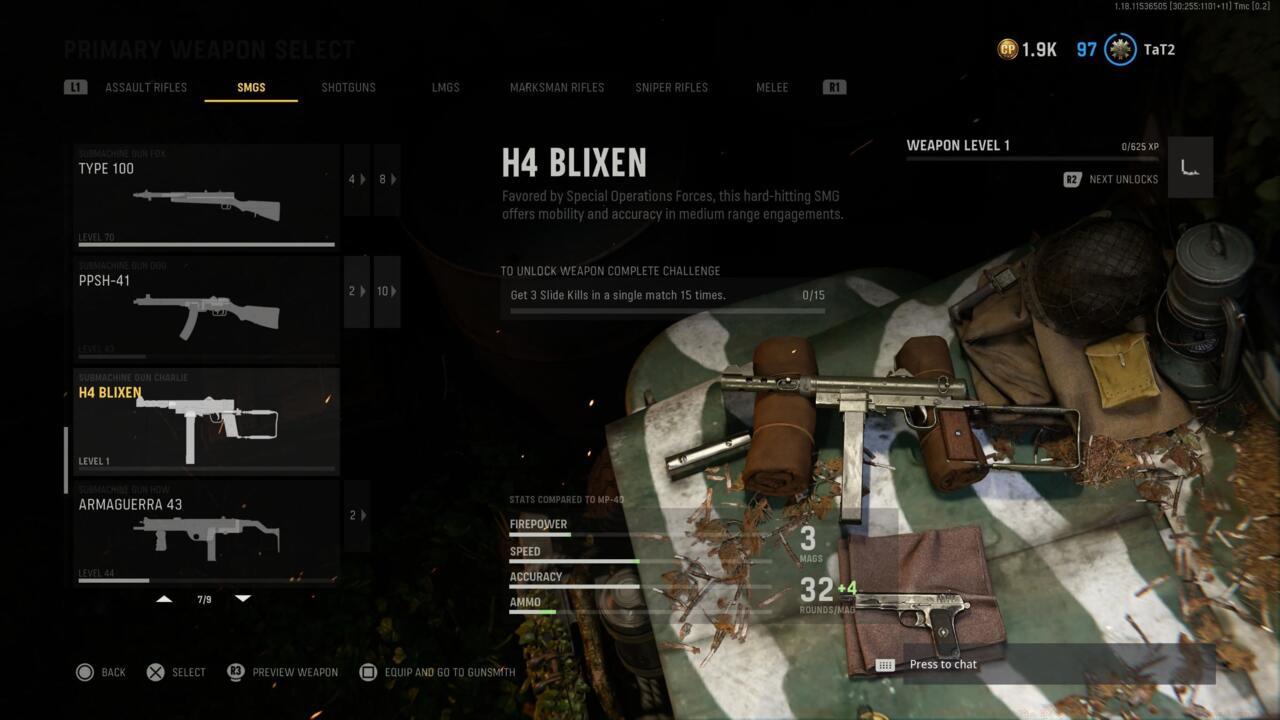Expand the PPSh-41 attachments with the 10 arrow
Viewport: 1280px width, 720px height.
click(x=387, y=291)
